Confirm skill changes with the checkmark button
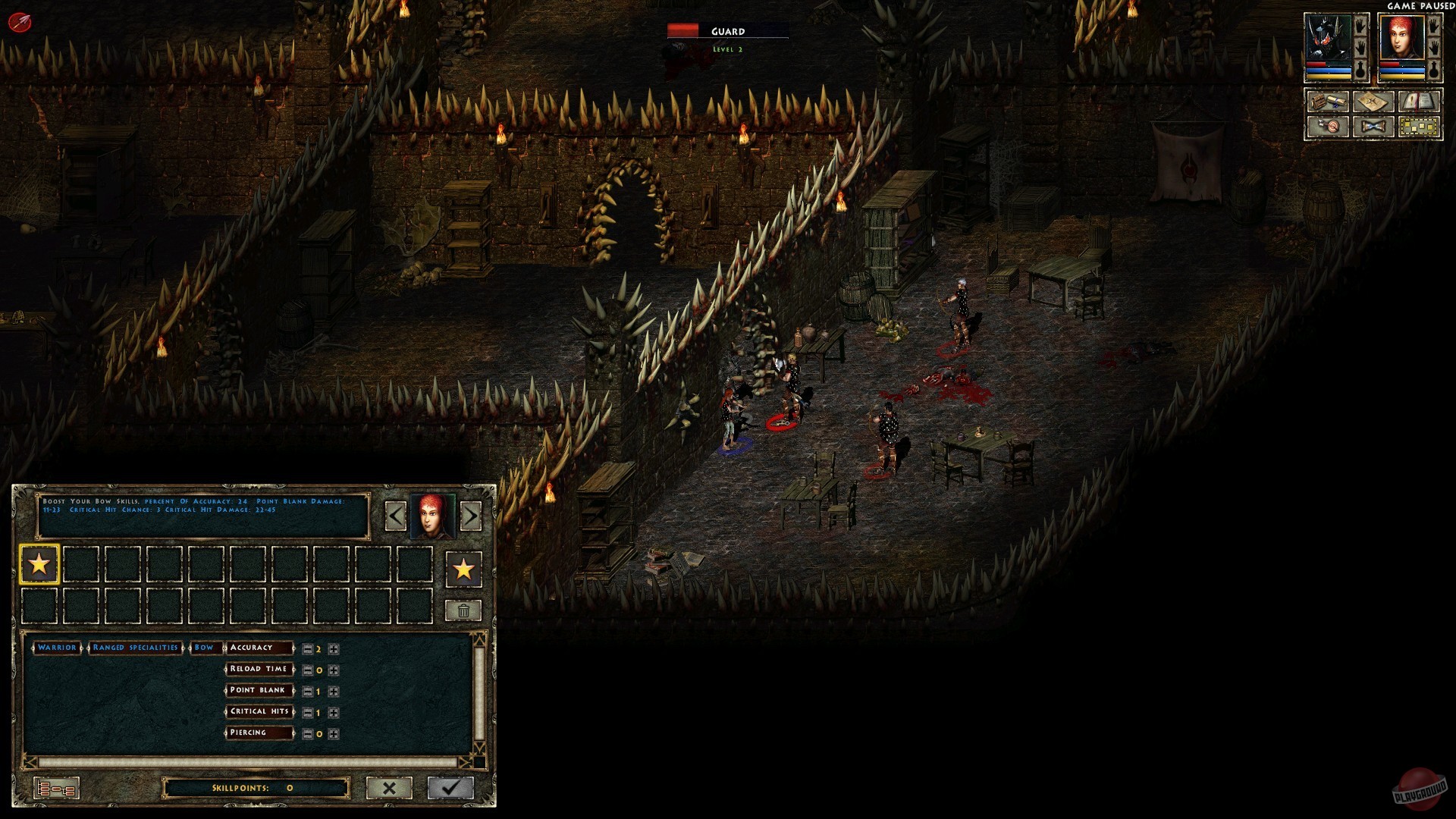1456x819 pixels. 450,788
